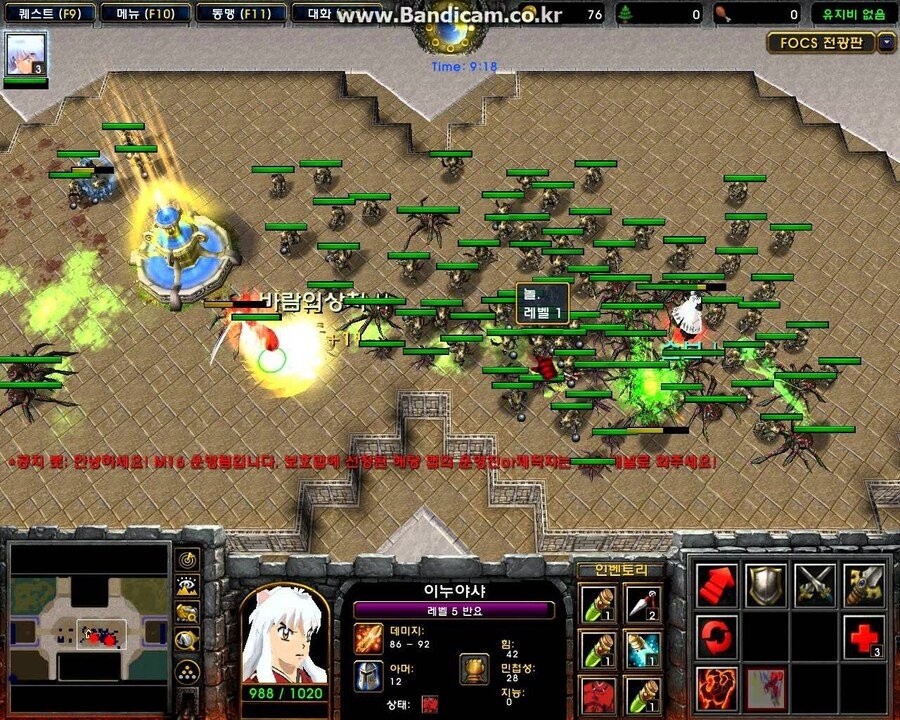Click the Inuyasha hero portrait
The image size is (900, 720).
pos(284,634)
